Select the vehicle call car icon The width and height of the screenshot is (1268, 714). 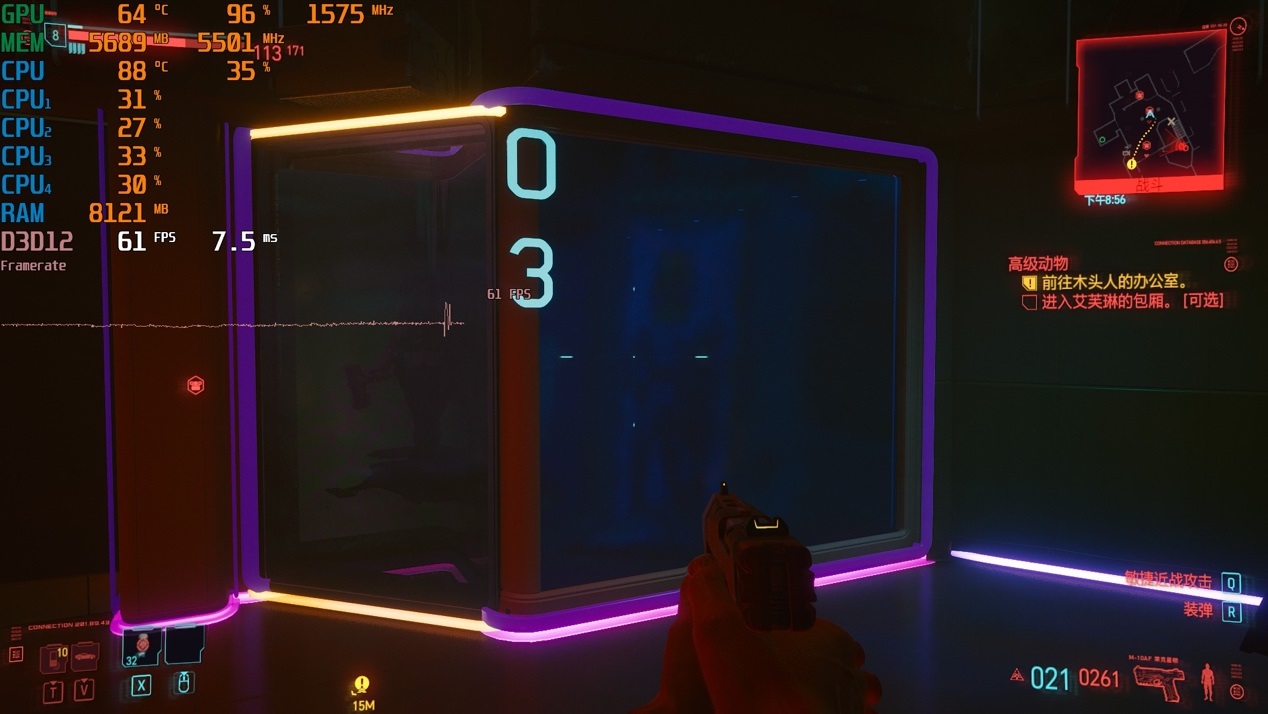click(x=85, y=656)
